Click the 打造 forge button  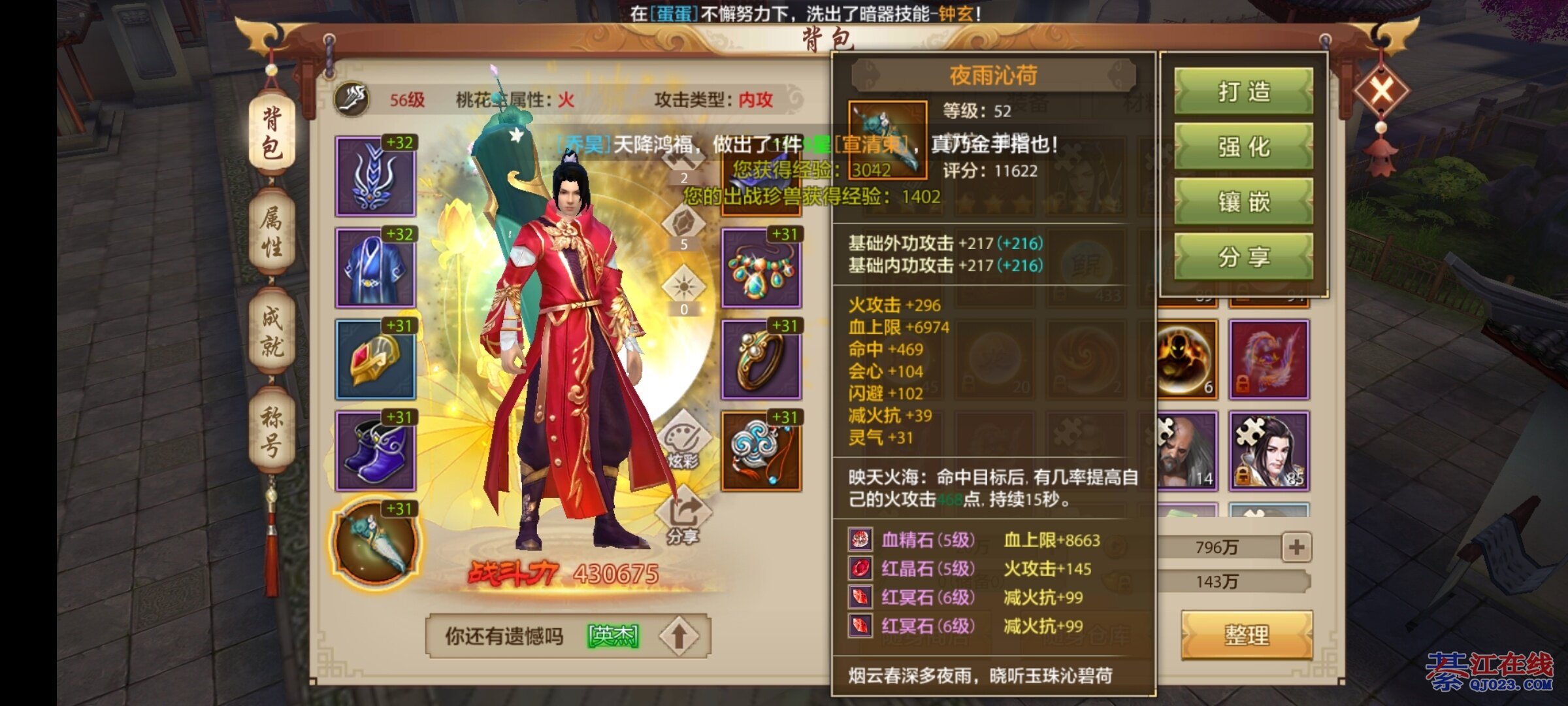[1243, 92]
